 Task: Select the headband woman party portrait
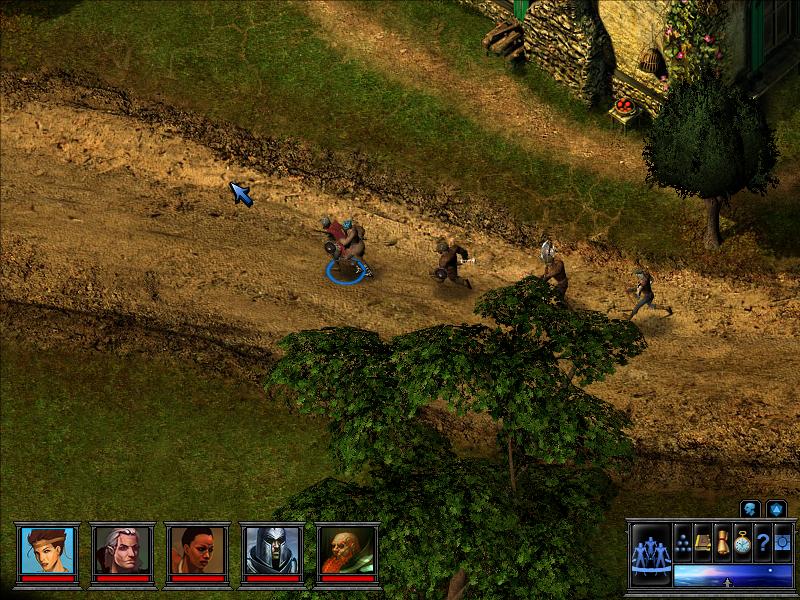click(x=47, y=550)
